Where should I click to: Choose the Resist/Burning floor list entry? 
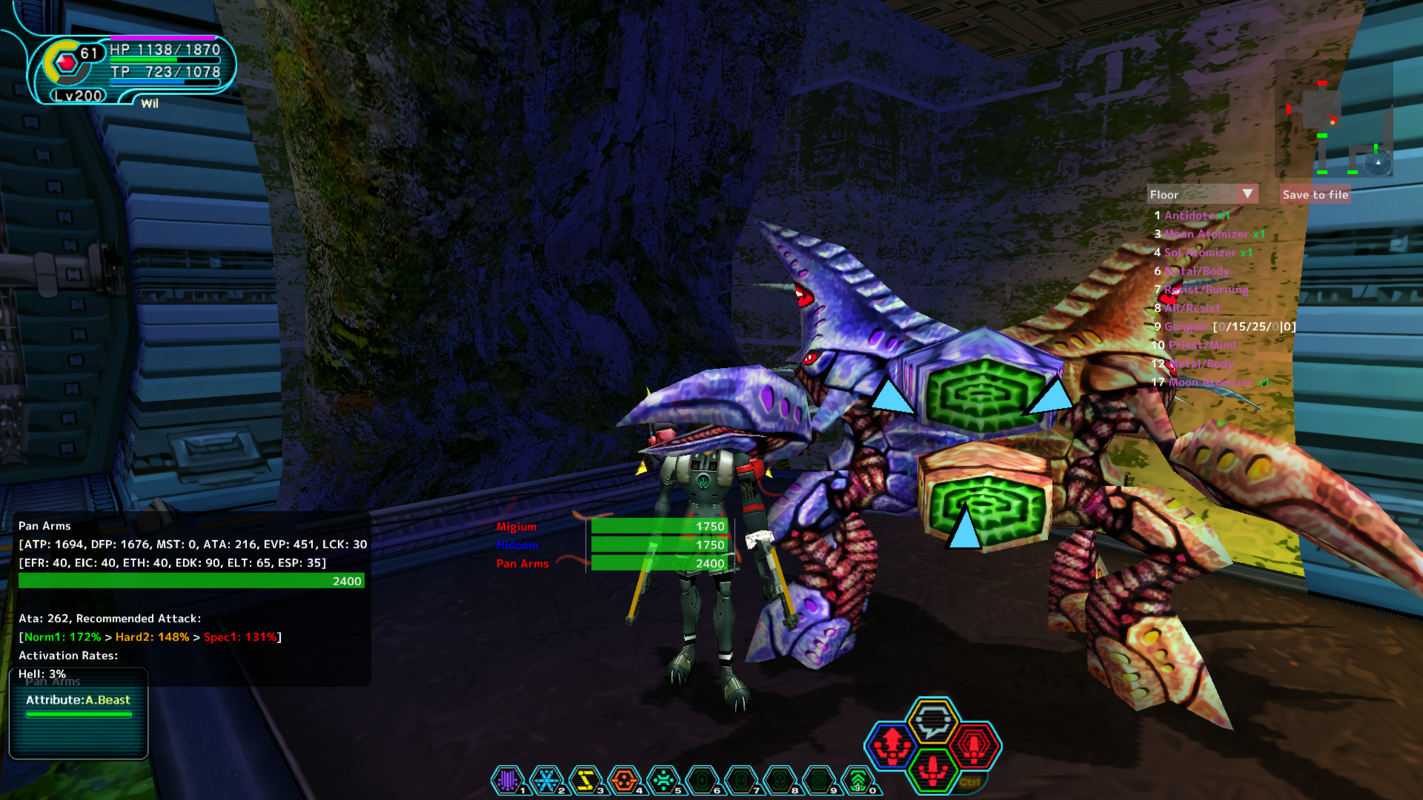point(1206,290)
